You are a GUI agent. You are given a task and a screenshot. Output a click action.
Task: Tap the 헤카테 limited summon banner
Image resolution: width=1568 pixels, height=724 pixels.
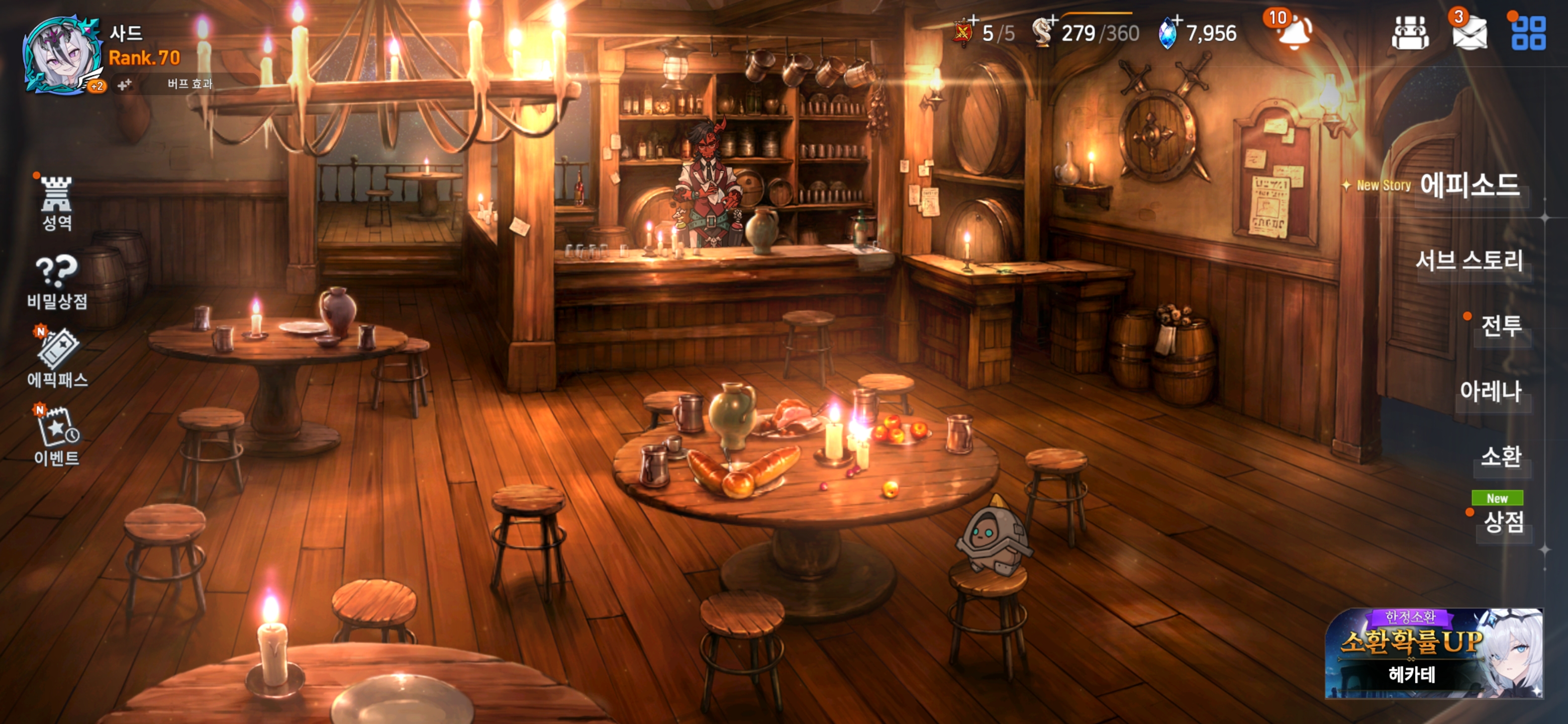pyautogui.click(x=1433, y=653)
